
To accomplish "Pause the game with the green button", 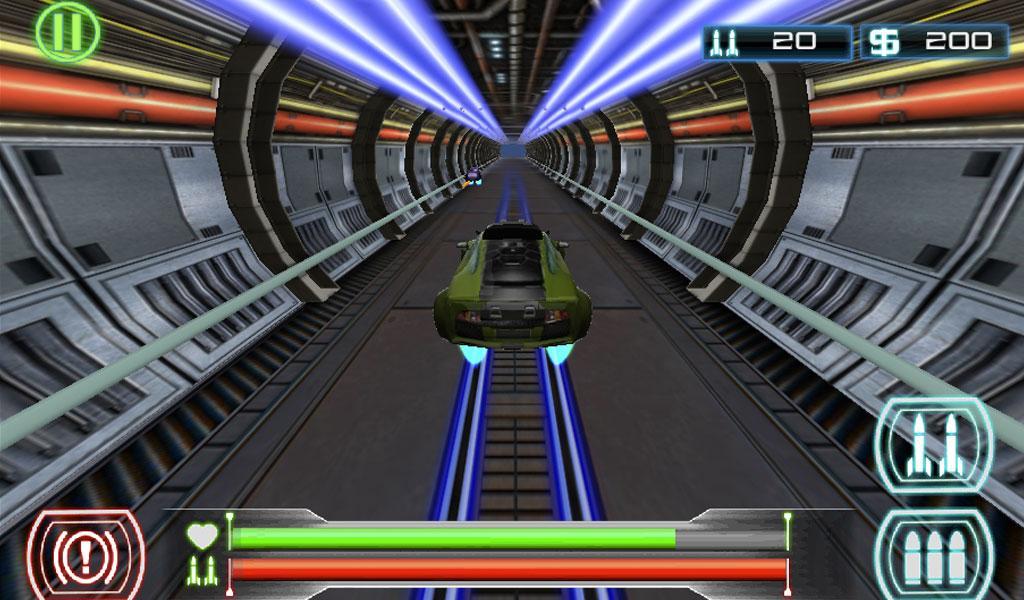I will click(x=67, y=31).
